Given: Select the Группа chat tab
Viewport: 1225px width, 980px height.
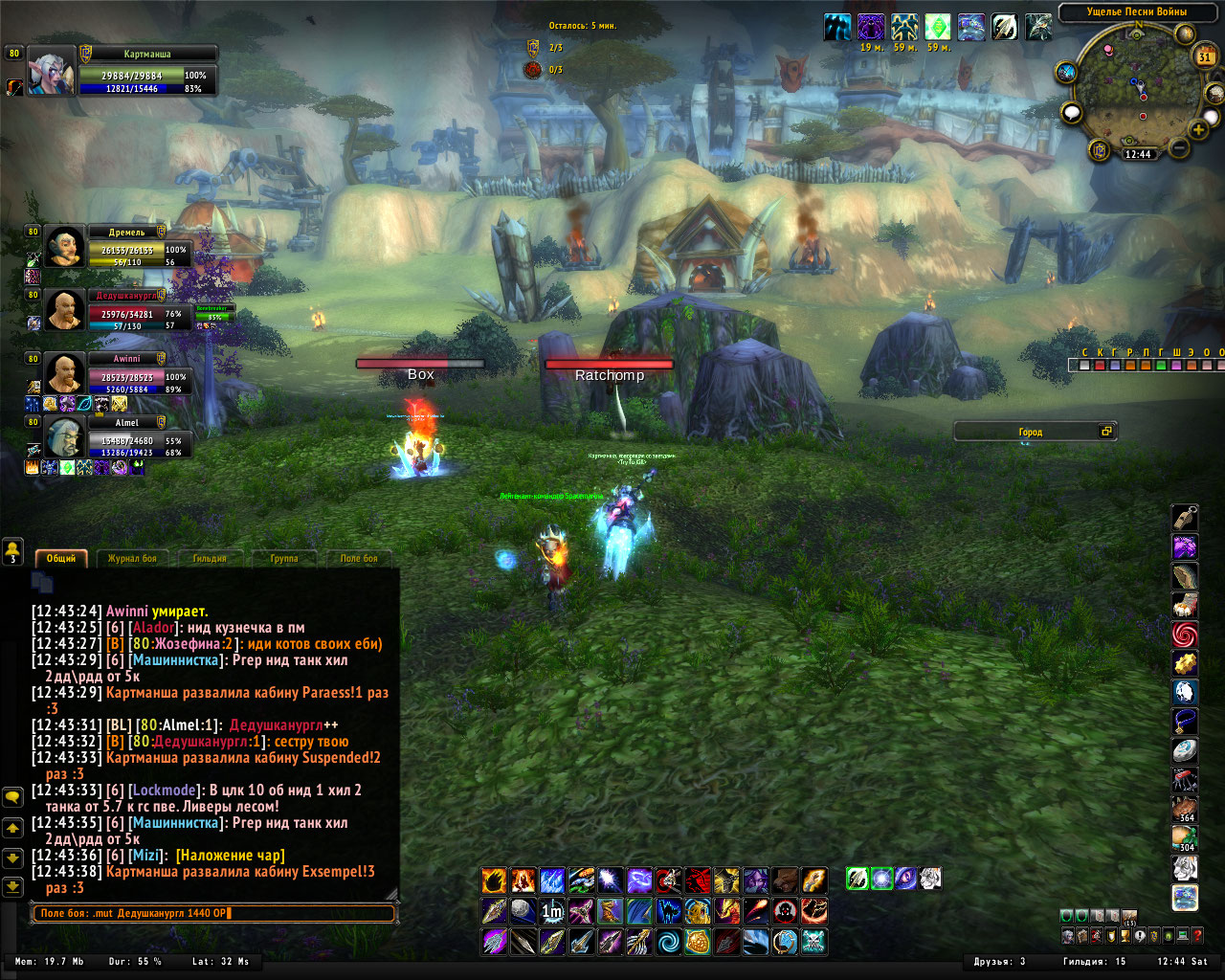Looking at the screenshot, I should [x=284, y=558].
